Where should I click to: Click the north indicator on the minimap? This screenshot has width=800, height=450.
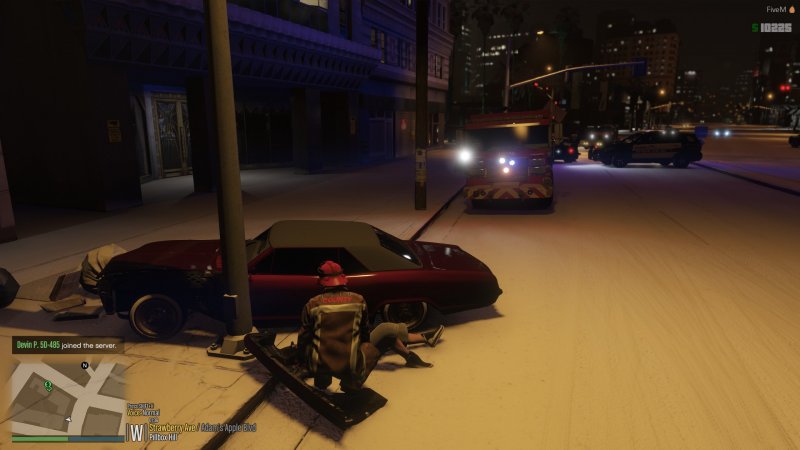click(x=86, y=366)
